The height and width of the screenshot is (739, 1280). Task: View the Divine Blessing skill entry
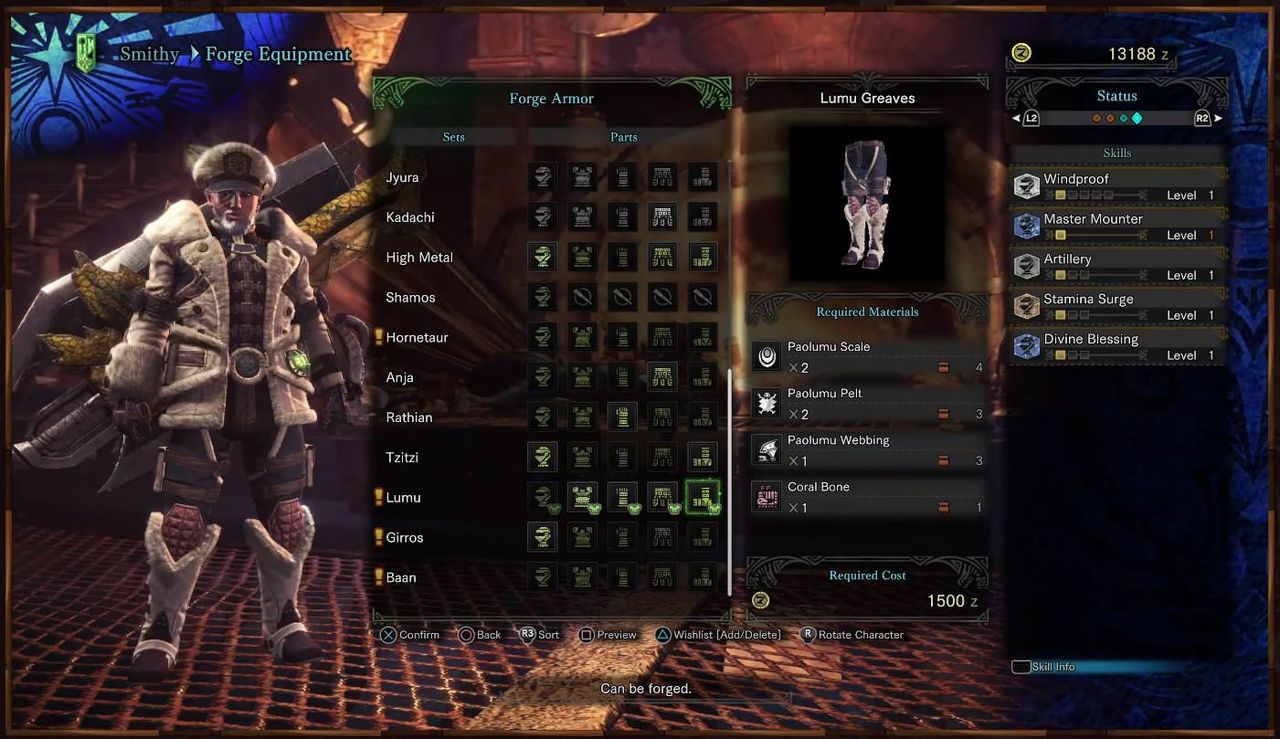[1117, 346]
